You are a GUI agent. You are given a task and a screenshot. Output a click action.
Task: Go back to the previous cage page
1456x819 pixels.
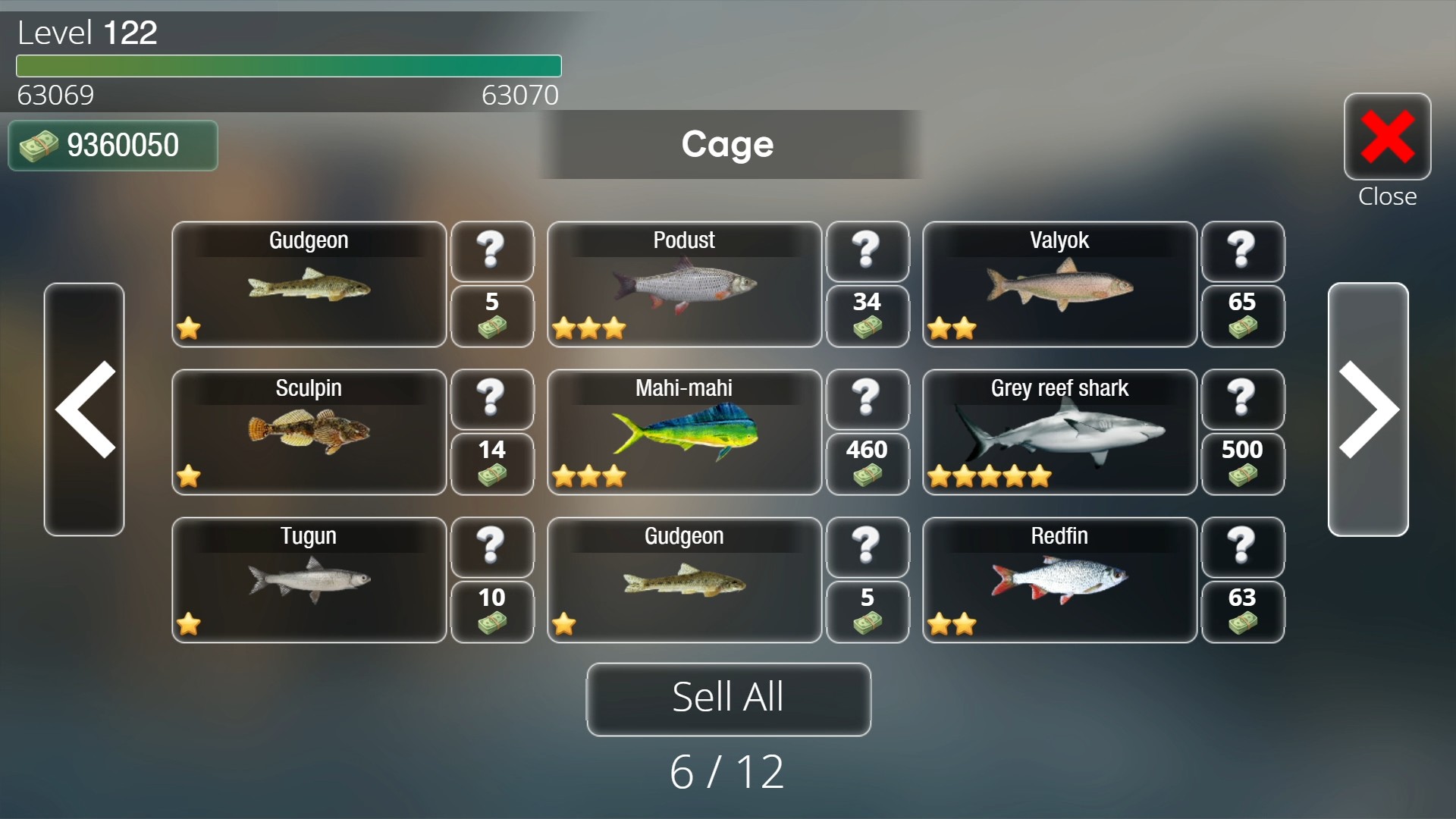pos(85,409)
